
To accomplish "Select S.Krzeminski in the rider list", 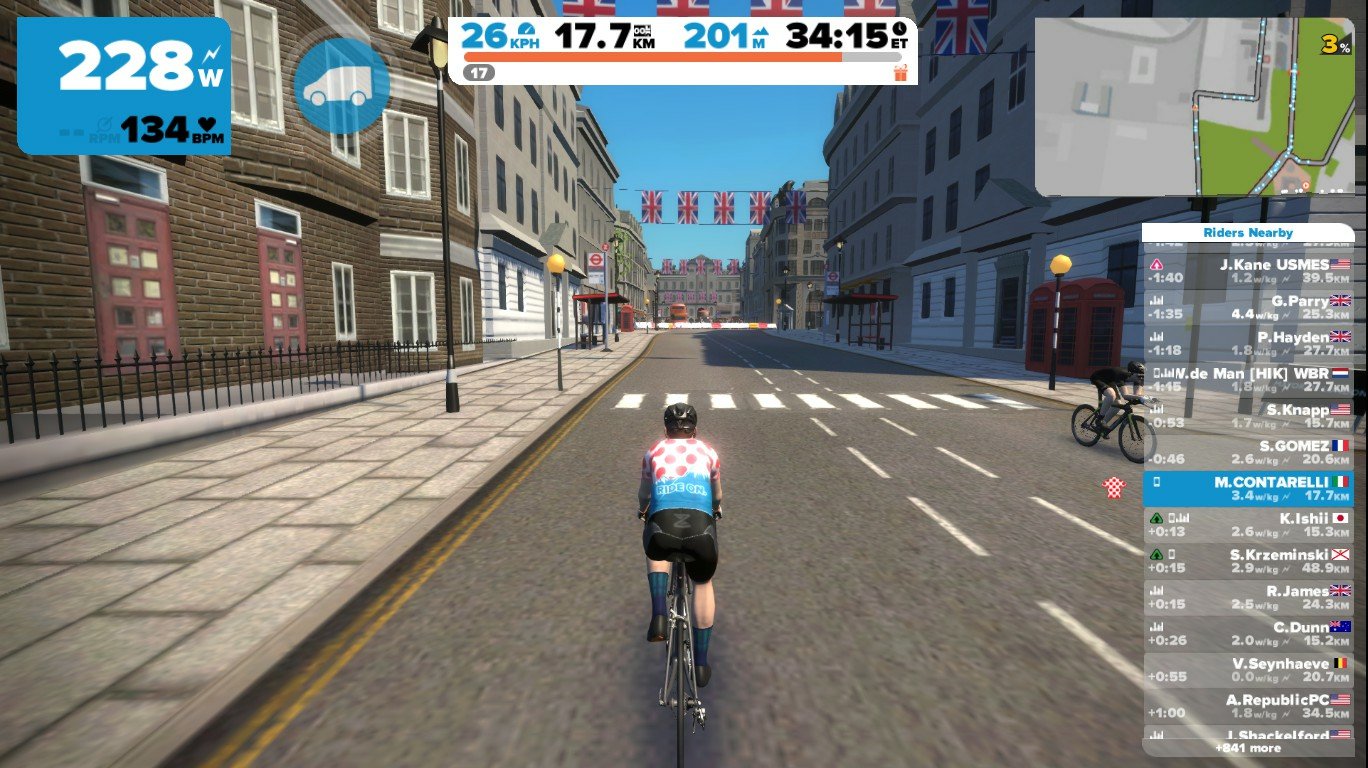I will pyautogui.click(x=1248, y=561).
